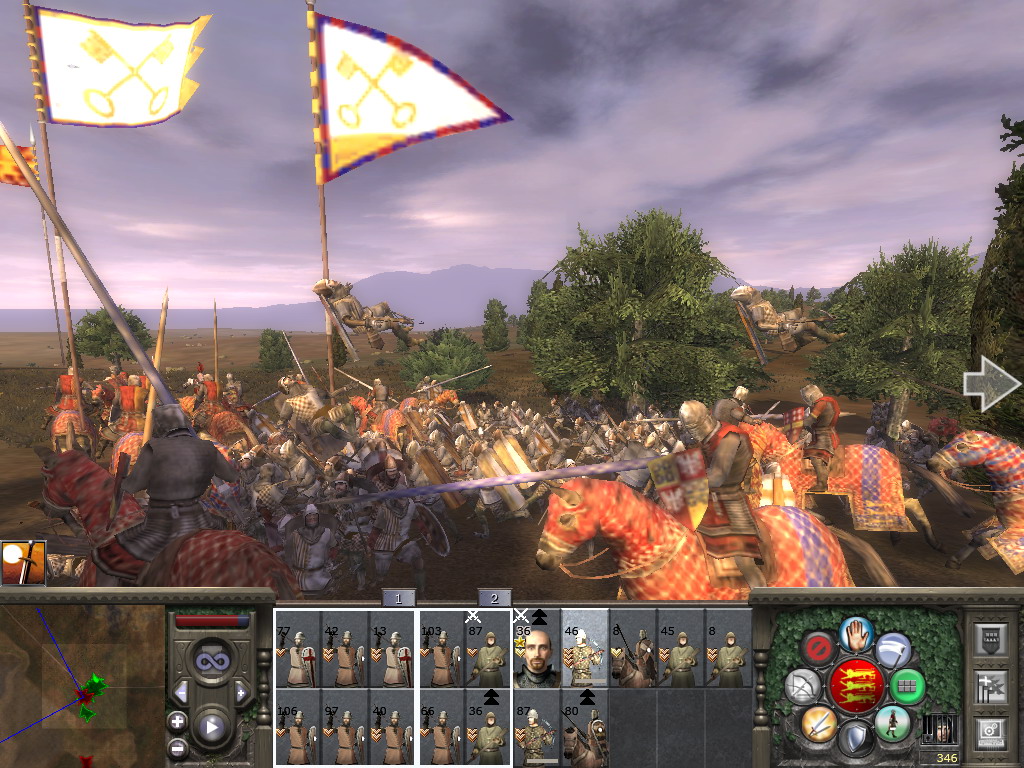Viewport: 1024px width, 768px height.
Task: Click the English three-lions faction emblem
Action: click(854, 686)
